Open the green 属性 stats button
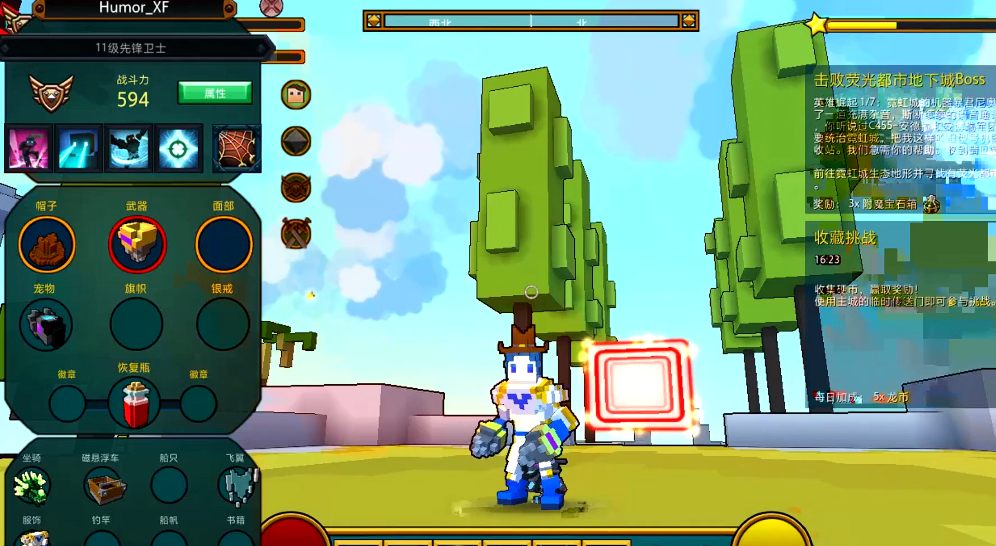The width and height of the screenshot is (996, 546). pyautogui.click(x=214, y=93)
